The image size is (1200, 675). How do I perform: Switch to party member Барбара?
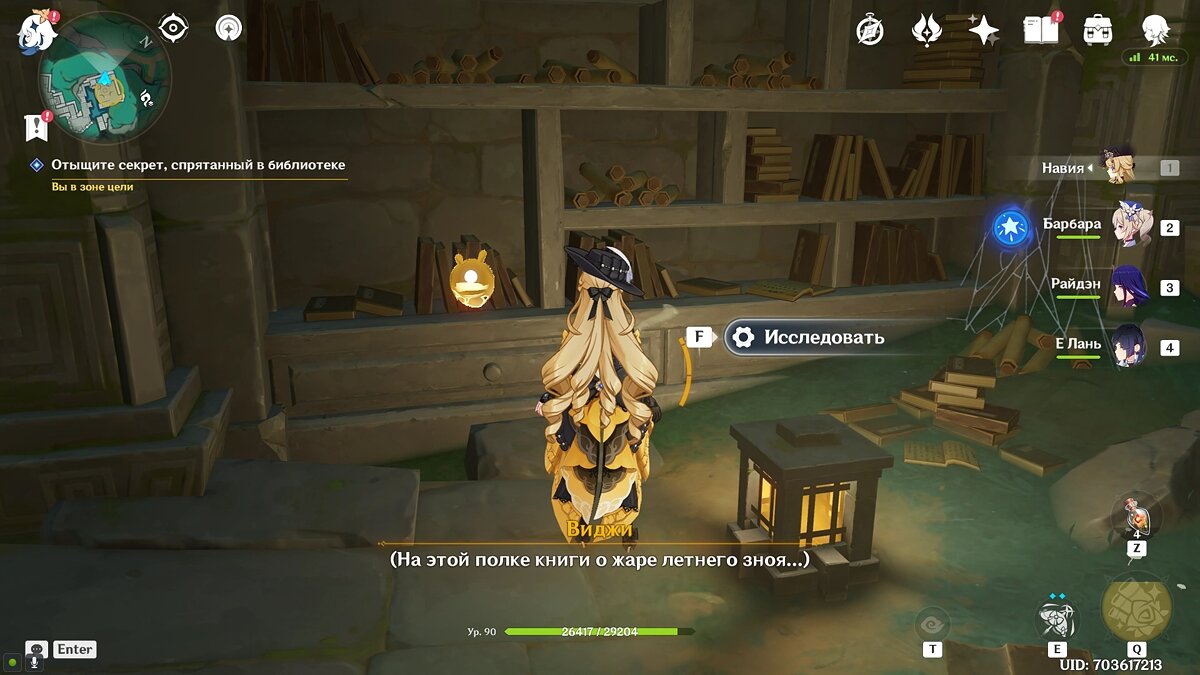click(1132, 226)
